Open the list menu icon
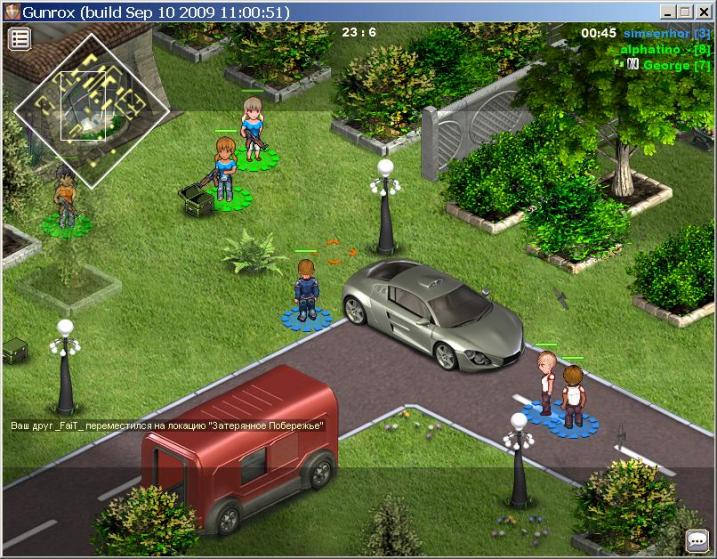Viewport: 717px width, 559px height. point(20,39)
